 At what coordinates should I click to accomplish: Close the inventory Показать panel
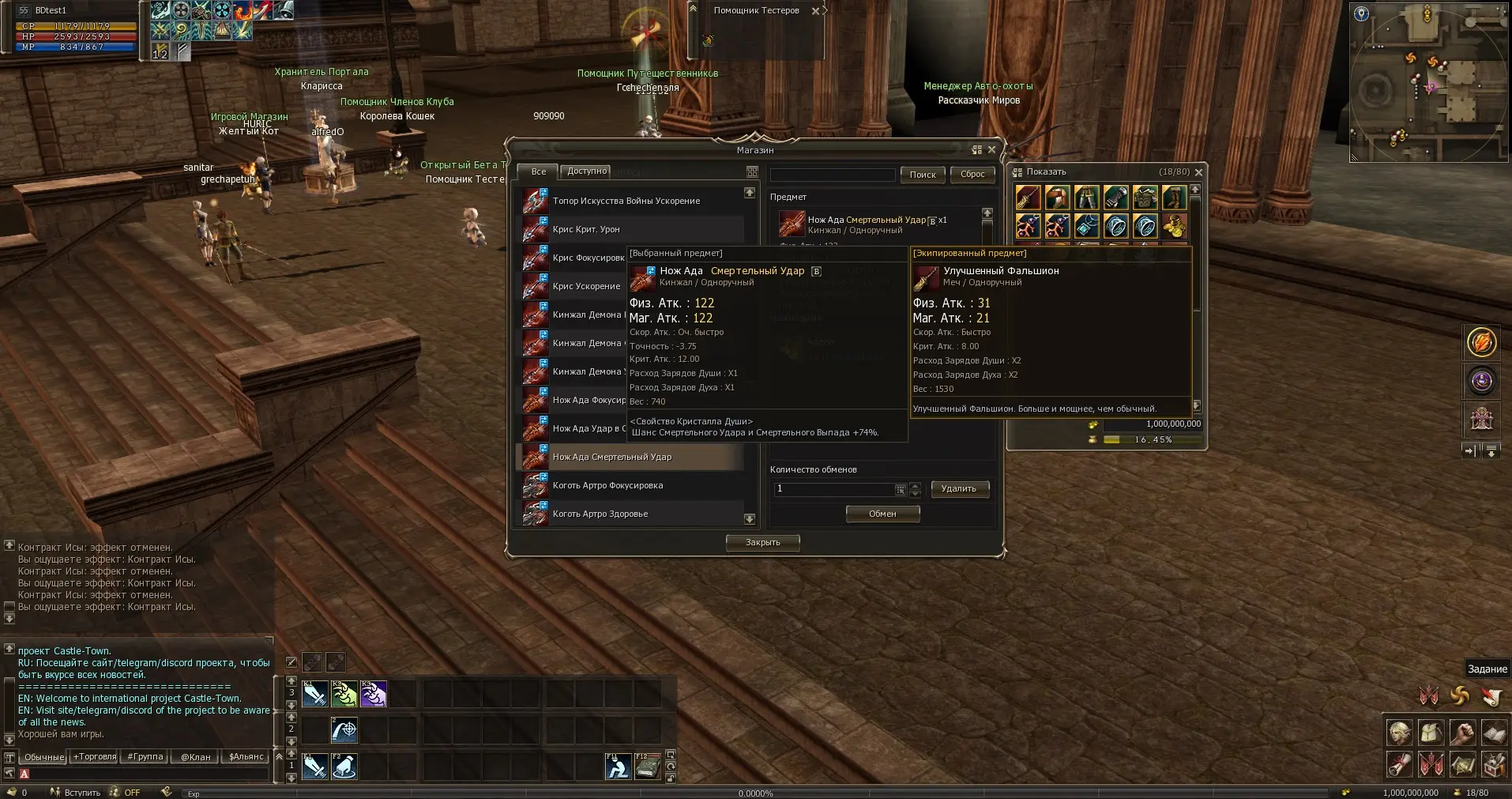(1198, 171)
